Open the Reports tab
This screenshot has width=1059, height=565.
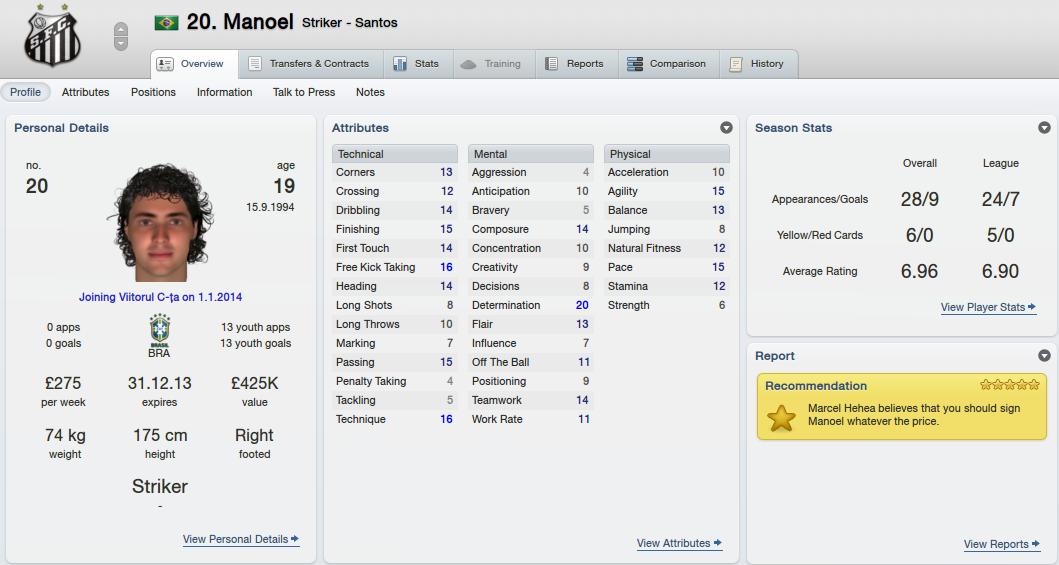(575, 64)
